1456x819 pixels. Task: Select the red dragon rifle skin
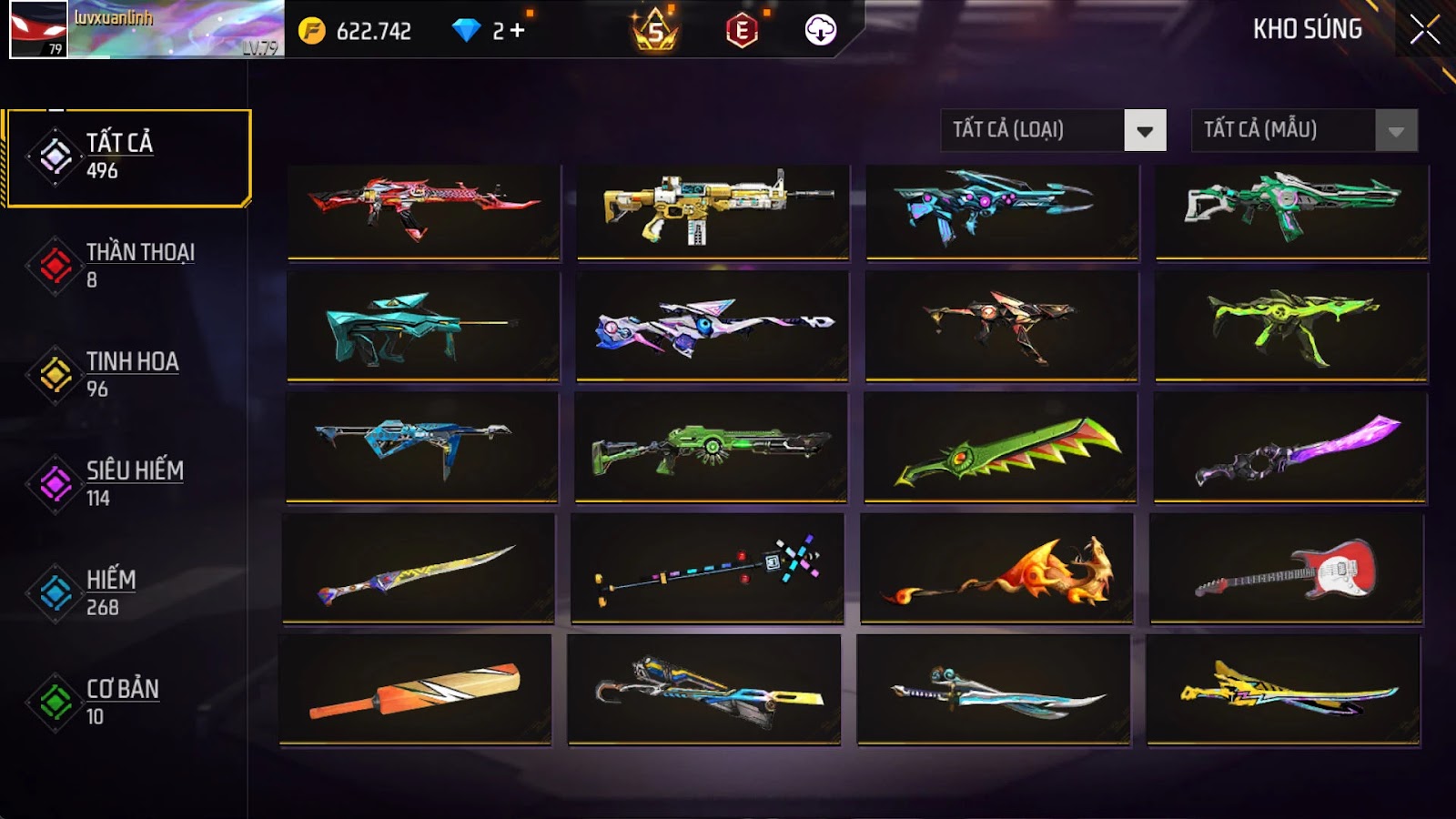click(423, 210)
